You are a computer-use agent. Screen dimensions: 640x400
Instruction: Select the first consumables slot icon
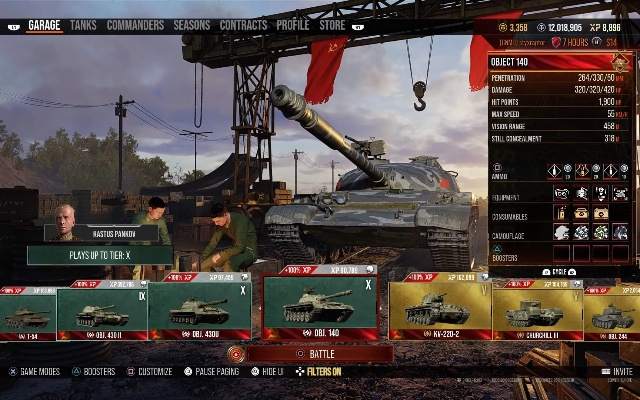[x=560, y=213]
